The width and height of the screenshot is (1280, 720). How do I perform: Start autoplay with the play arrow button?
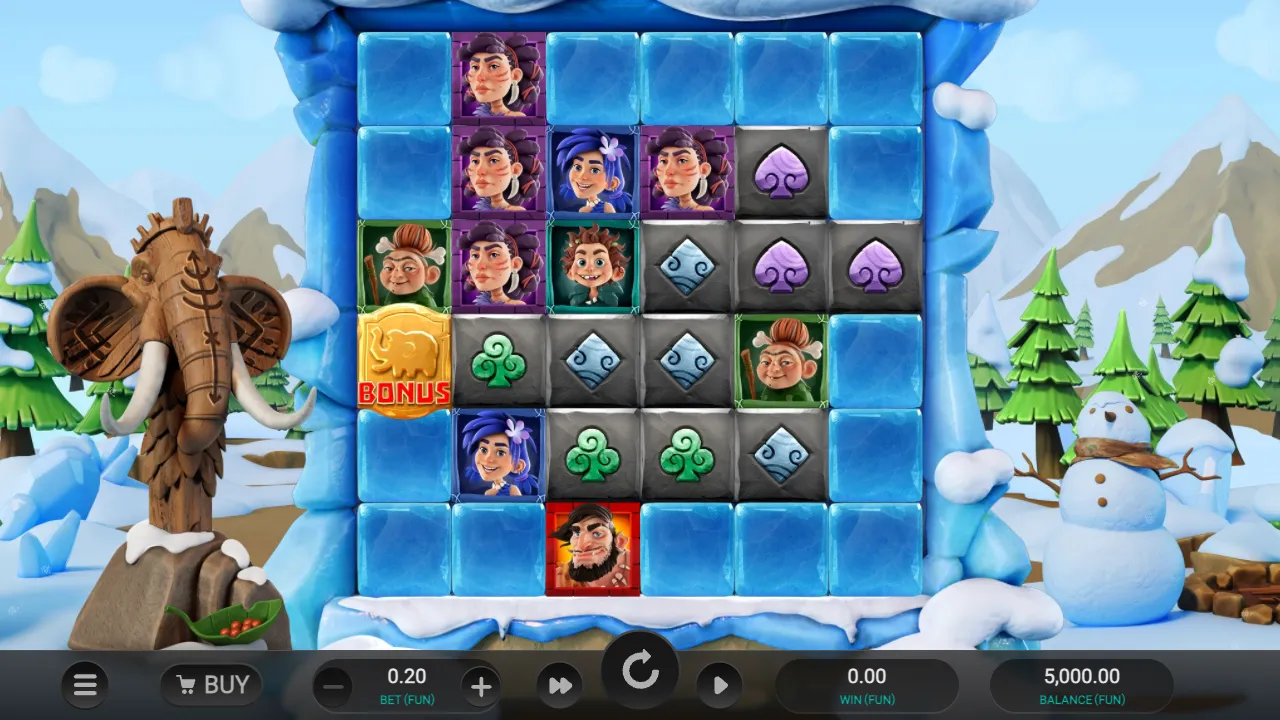click(719, 686)
